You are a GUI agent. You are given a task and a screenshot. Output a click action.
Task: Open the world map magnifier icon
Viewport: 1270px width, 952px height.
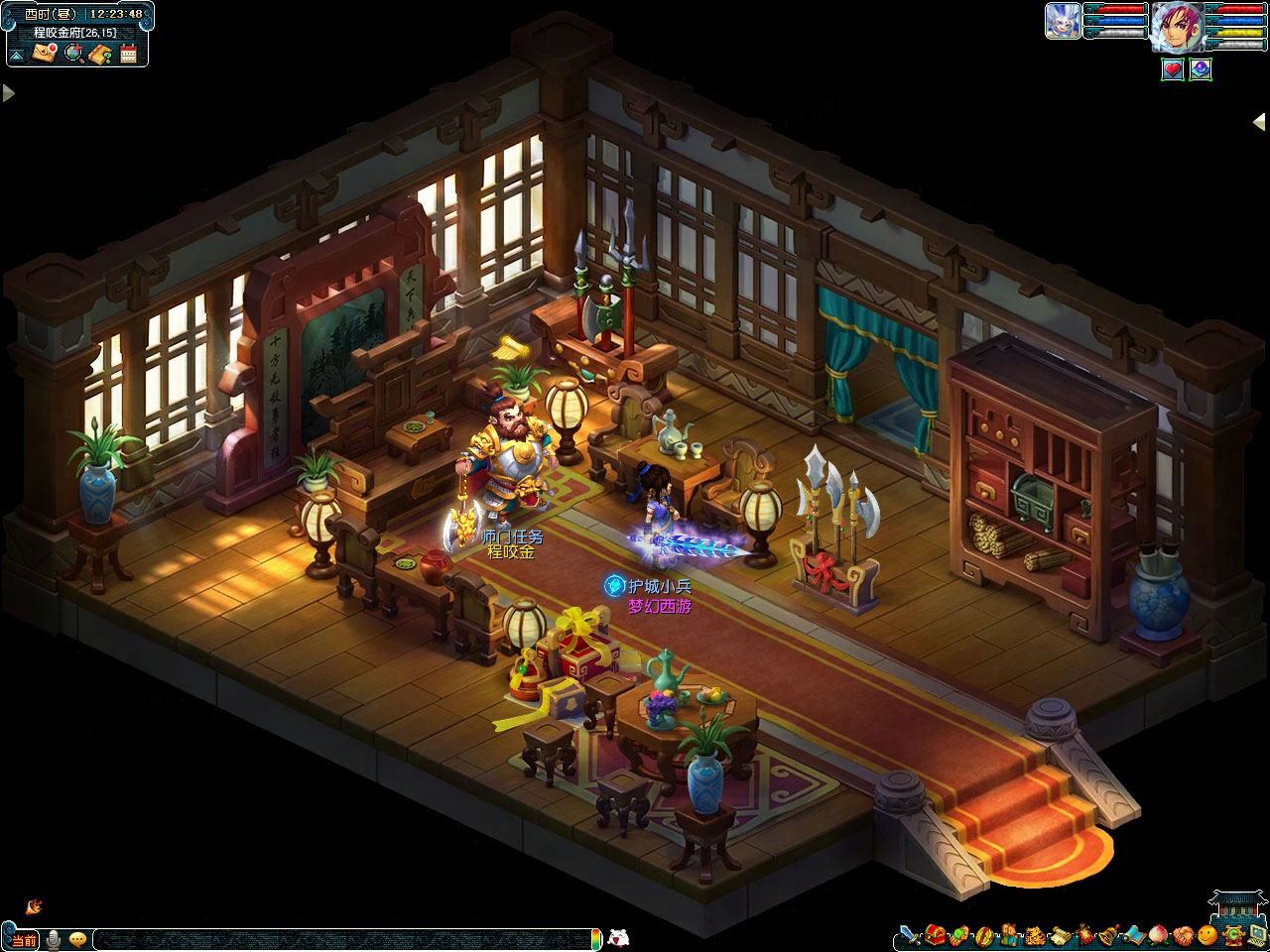tap(73, 53)
